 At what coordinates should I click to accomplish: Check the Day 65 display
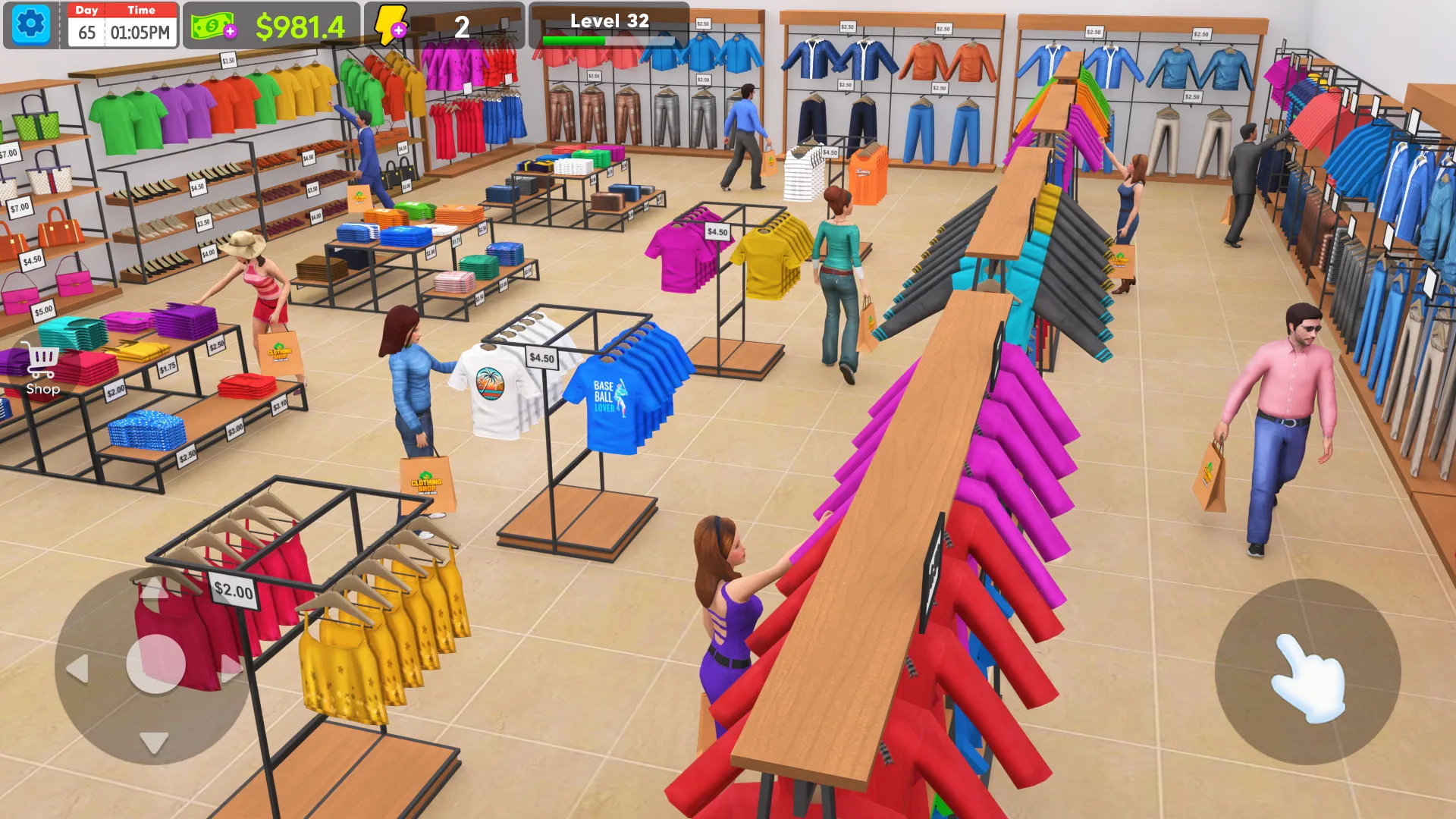click(x=86, y=33)
